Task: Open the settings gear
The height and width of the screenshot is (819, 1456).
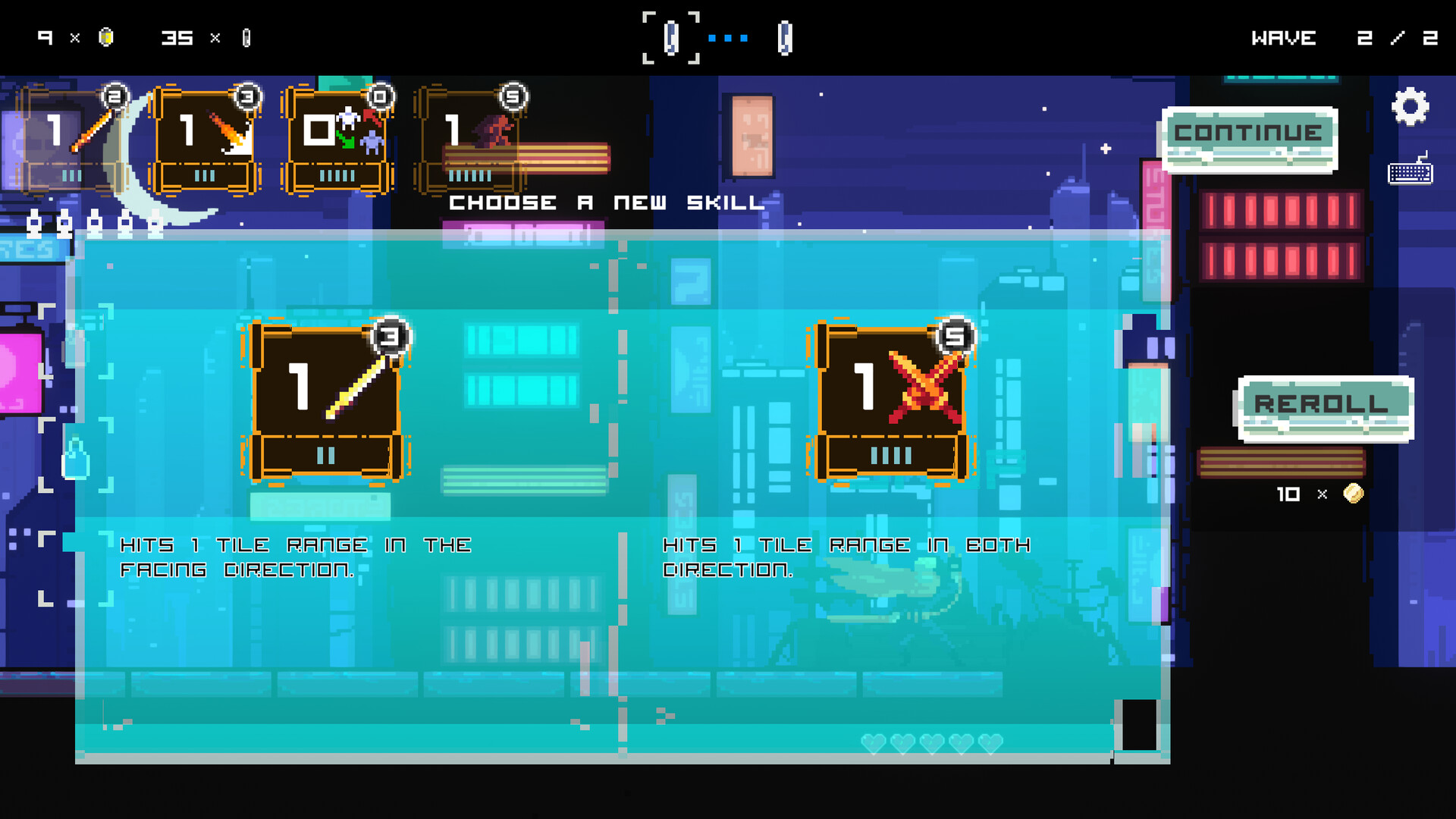Action: 1410,106
